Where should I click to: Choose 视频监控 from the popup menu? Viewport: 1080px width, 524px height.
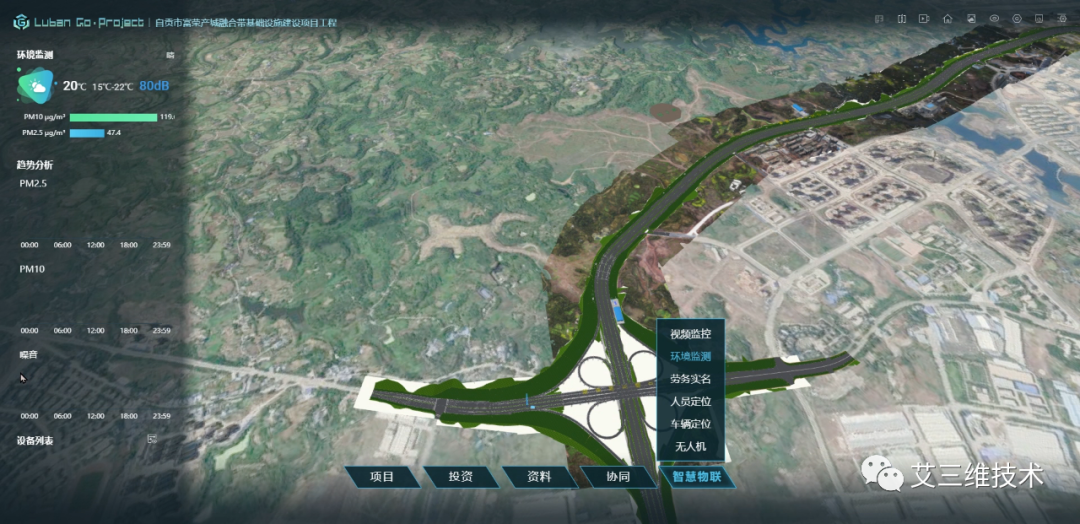690,334
